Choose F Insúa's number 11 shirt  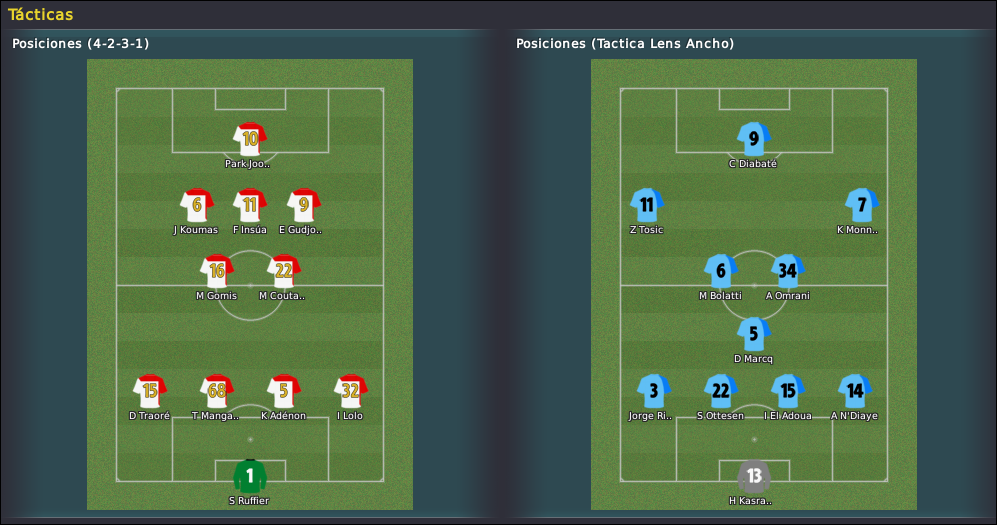(250, 205)
